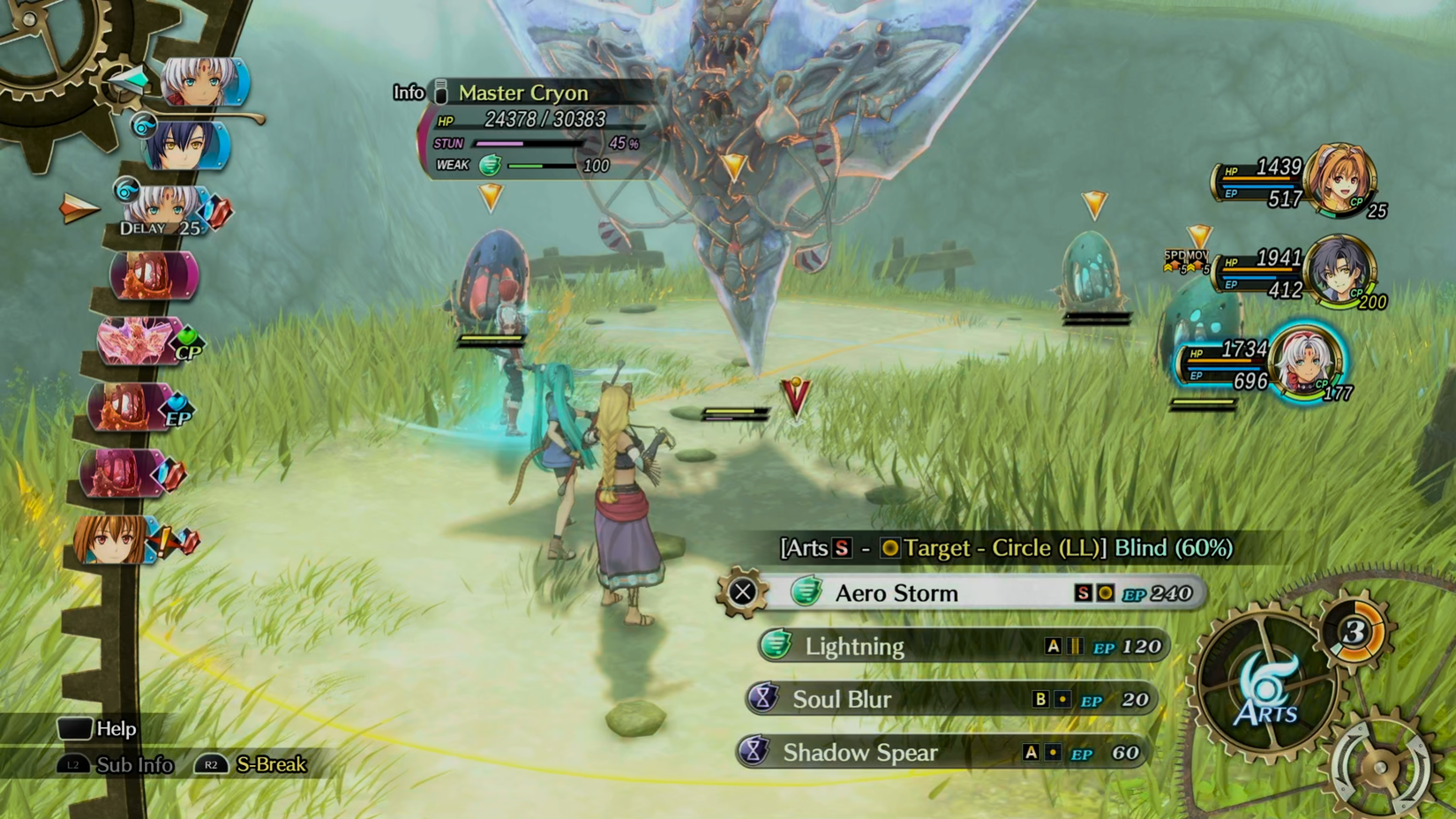Click the turn portrait with EP bonus
The height and width of the screenshot is (819, 1456).
click(134, 408)
